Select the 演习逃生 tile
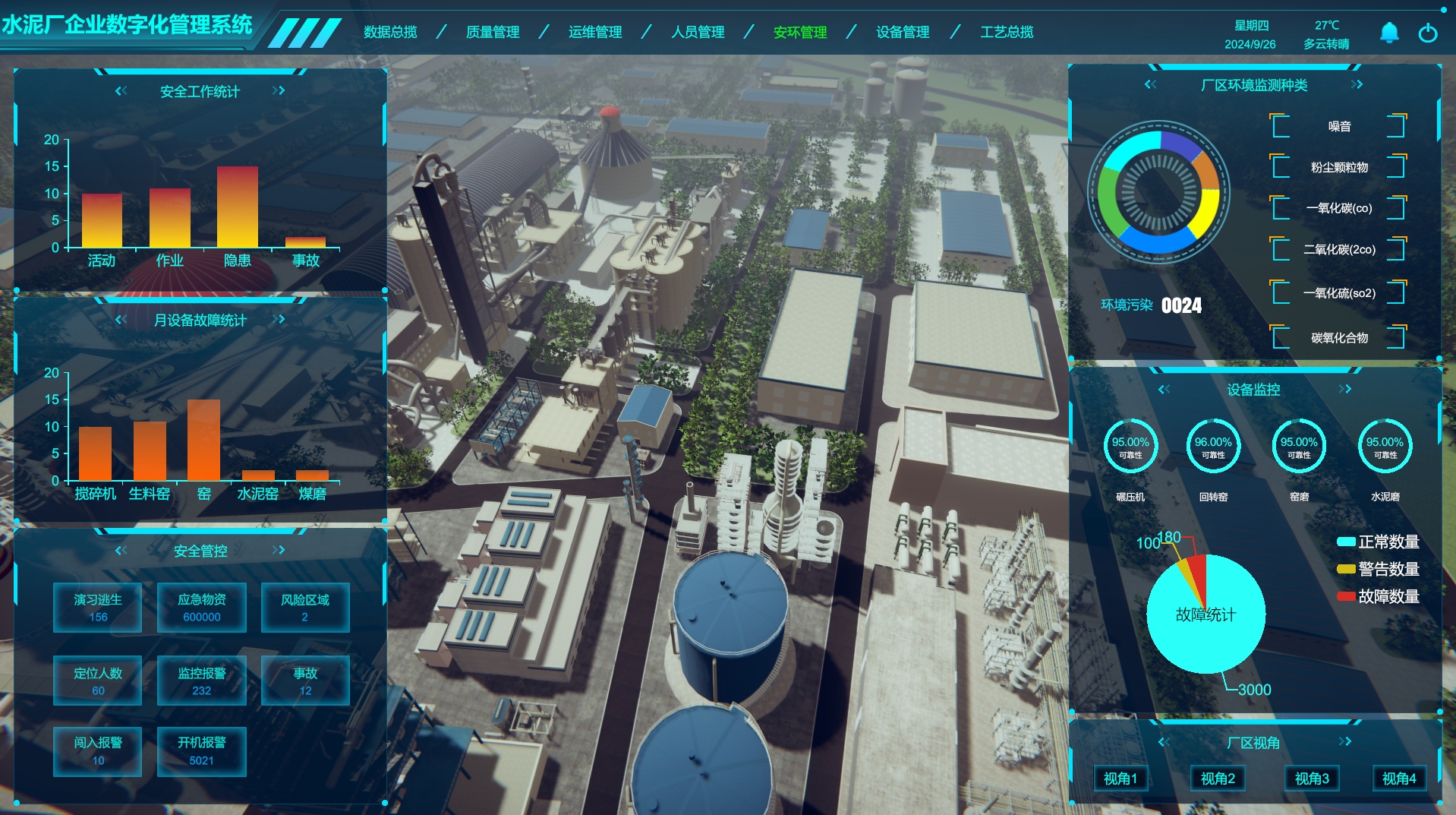1456x815 pixels. pos(98,608)
